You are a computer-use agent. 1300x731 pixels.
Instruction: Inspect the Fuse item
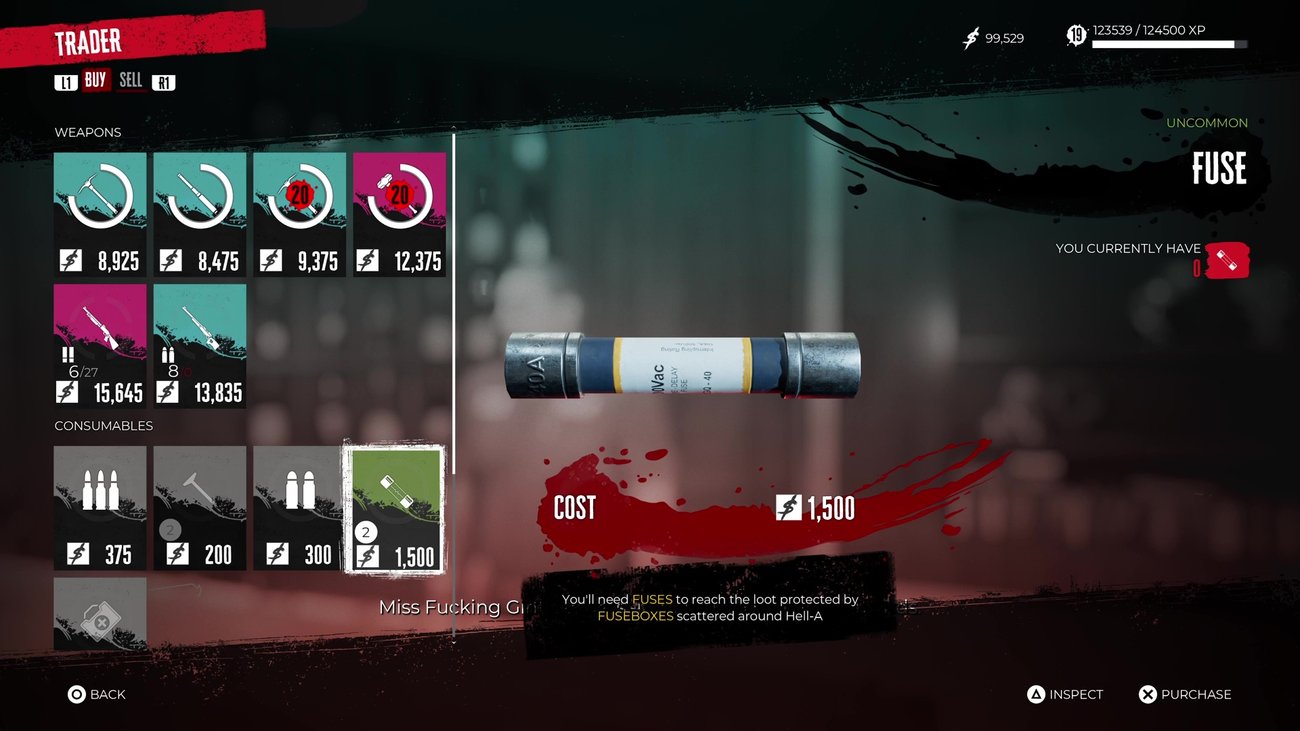point(1065,694)
